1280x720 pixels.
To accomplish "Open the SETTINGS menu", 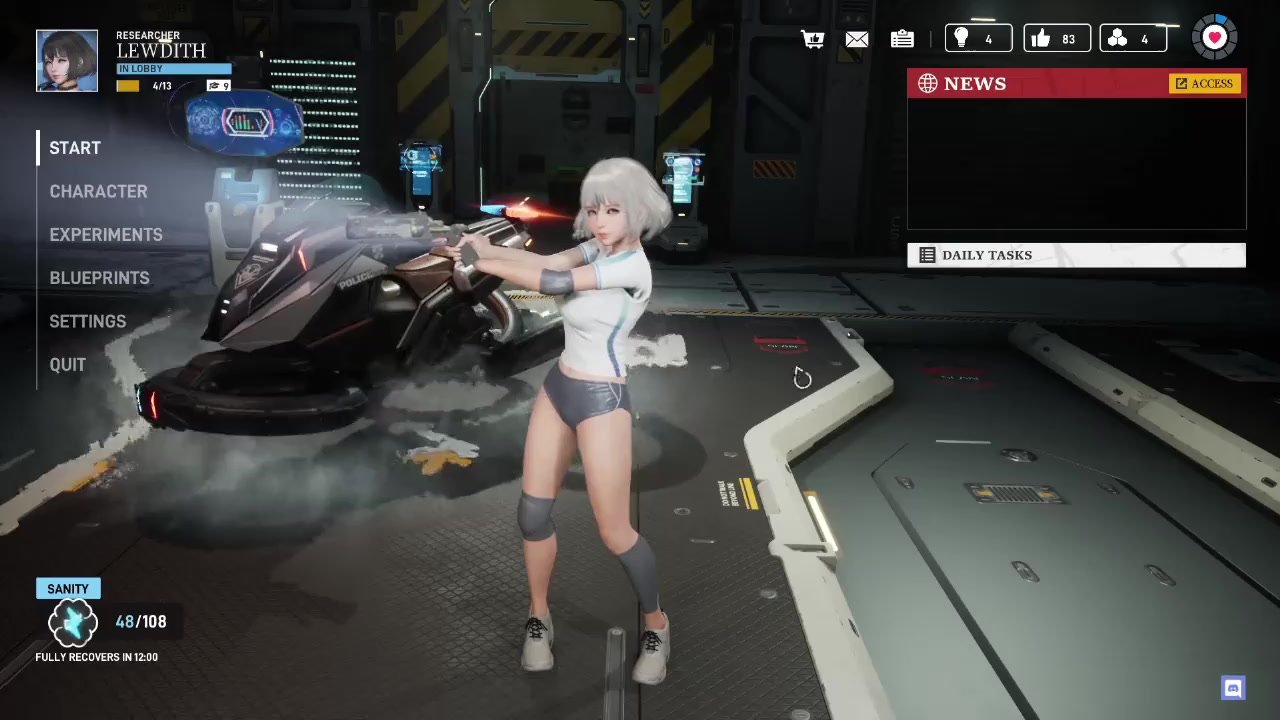I will (87, 321).
